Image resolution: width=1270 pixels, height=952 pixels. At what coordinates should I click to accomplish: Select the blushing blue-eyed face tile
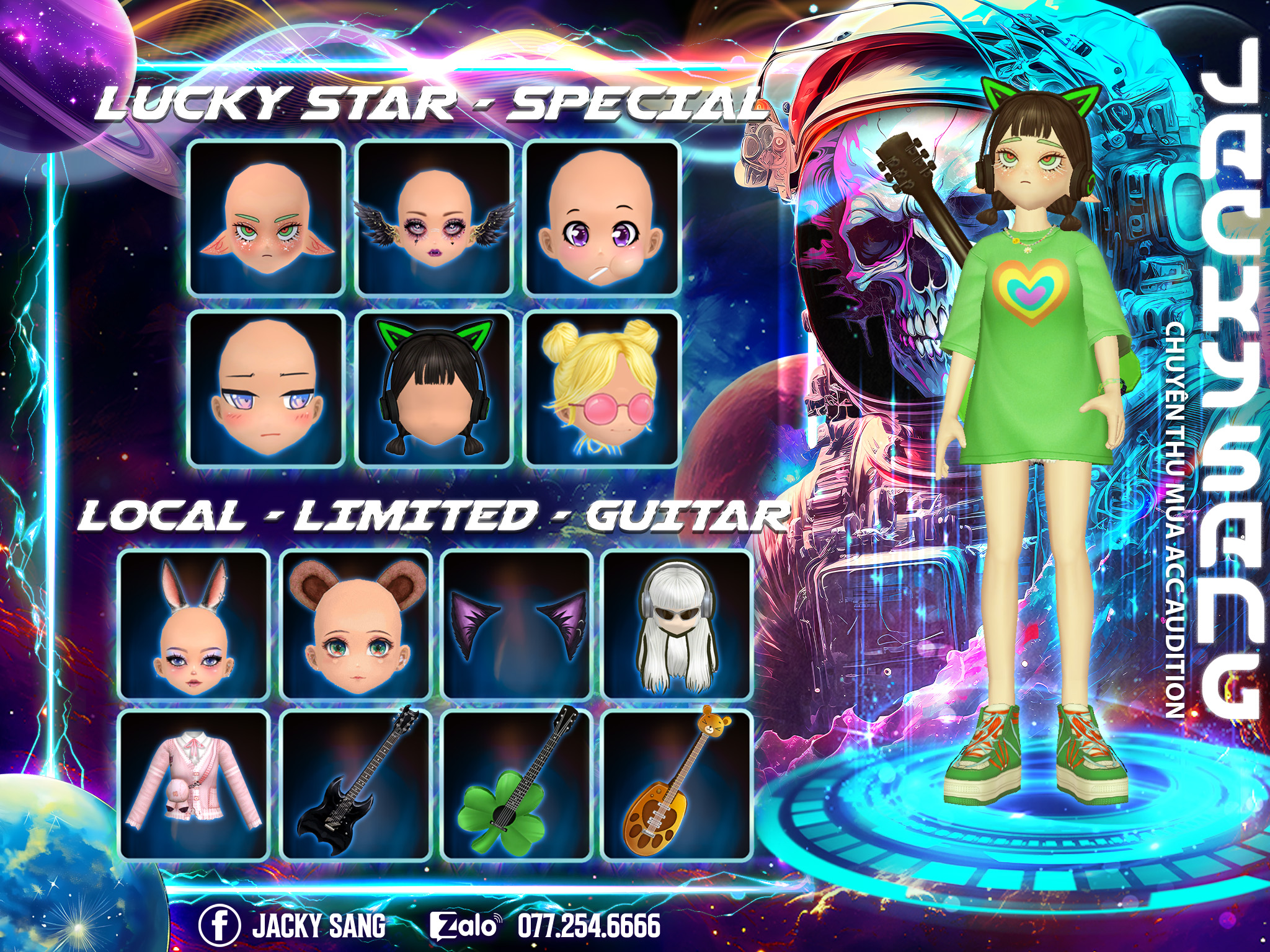click(266, 389)
